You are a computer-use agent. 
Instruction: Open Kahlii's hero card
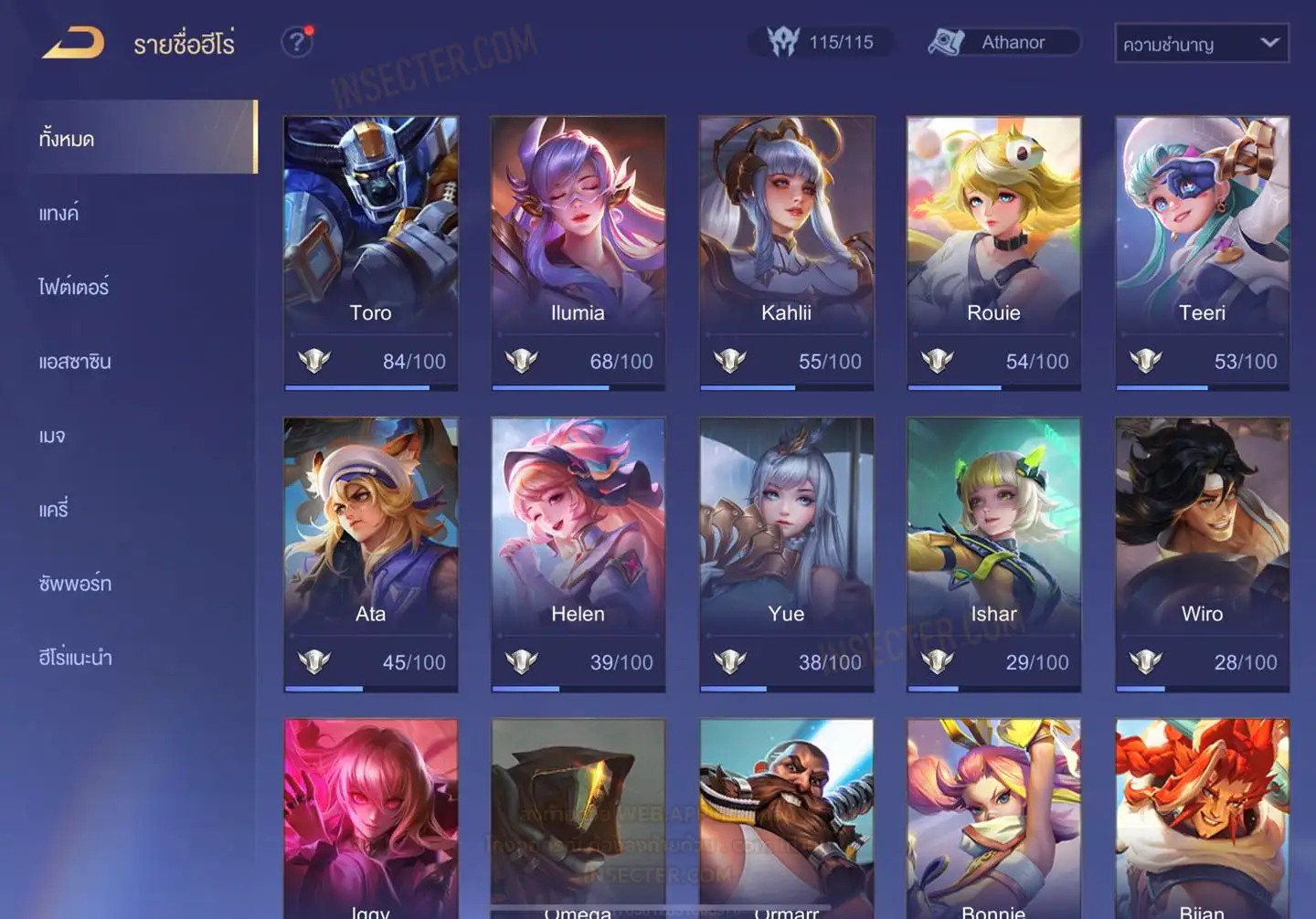(x=786, y=251)
